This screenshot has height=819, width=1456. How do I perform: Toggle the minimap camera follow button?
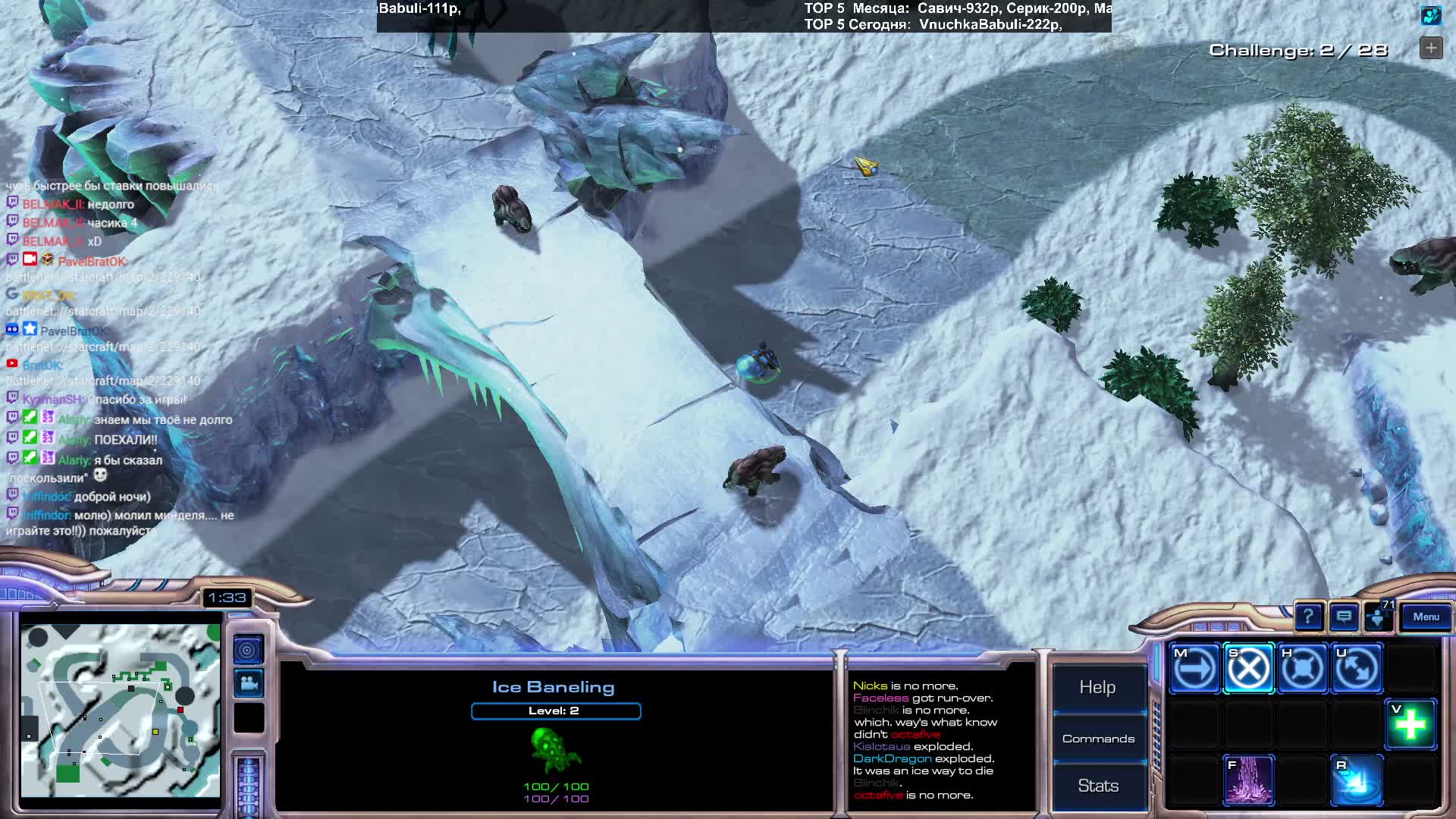247,684
